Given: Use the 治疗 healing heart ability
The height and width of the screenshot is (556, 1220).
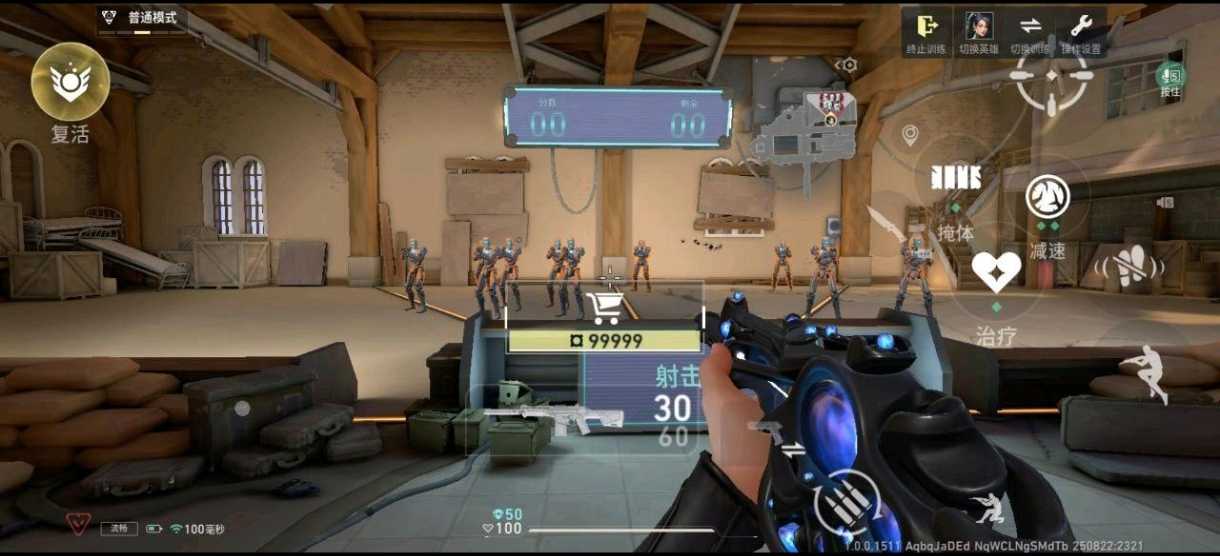Looking at the screenshot, I should click(x=996, y=273).
